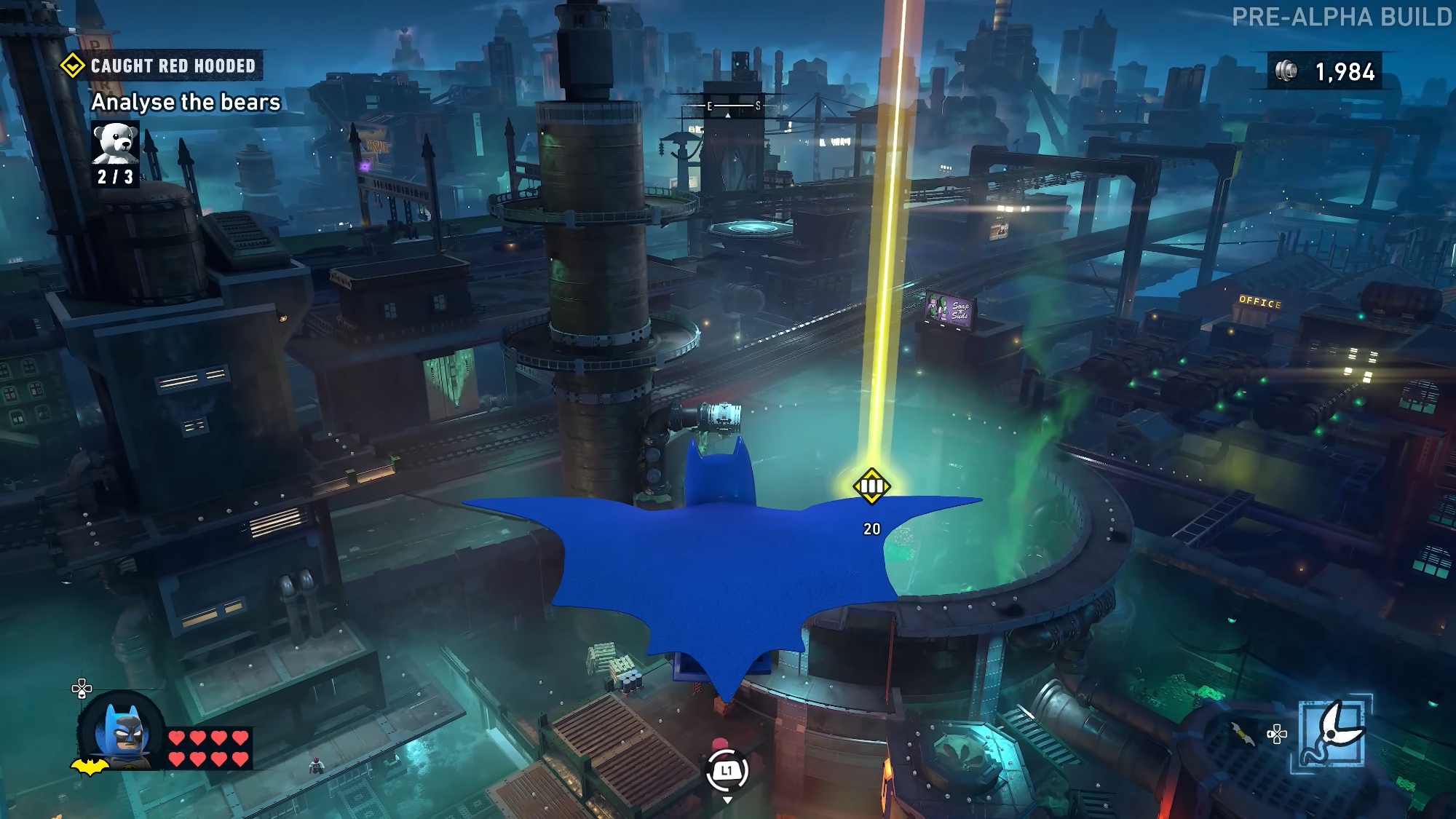The width and height of the screenshot is (1456, 819).
Task: Select the yellow objective waypoint marker
Action: click(x=871, y=486)
